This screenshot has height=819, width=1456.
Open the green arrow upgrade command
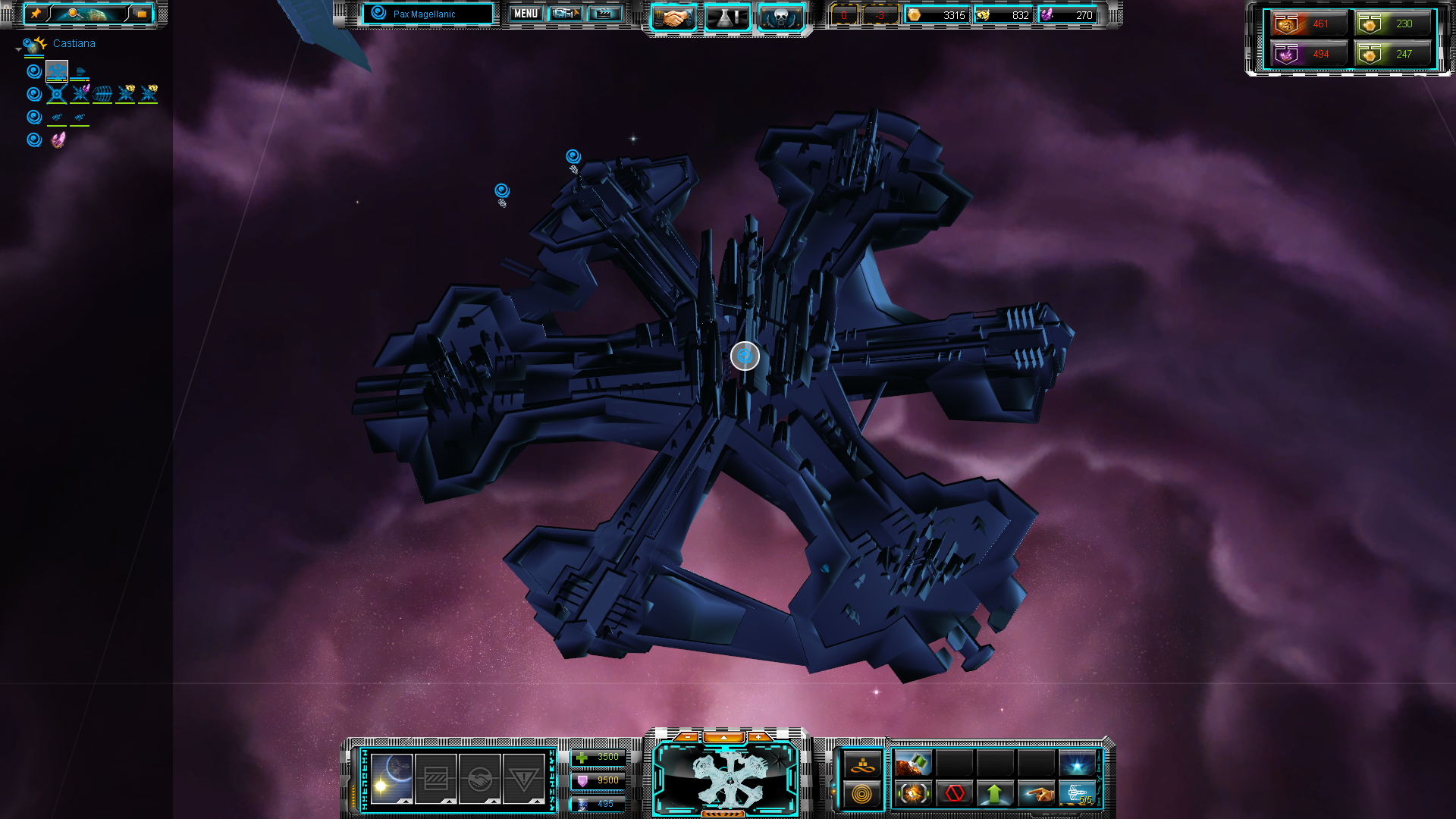[995, 794]
